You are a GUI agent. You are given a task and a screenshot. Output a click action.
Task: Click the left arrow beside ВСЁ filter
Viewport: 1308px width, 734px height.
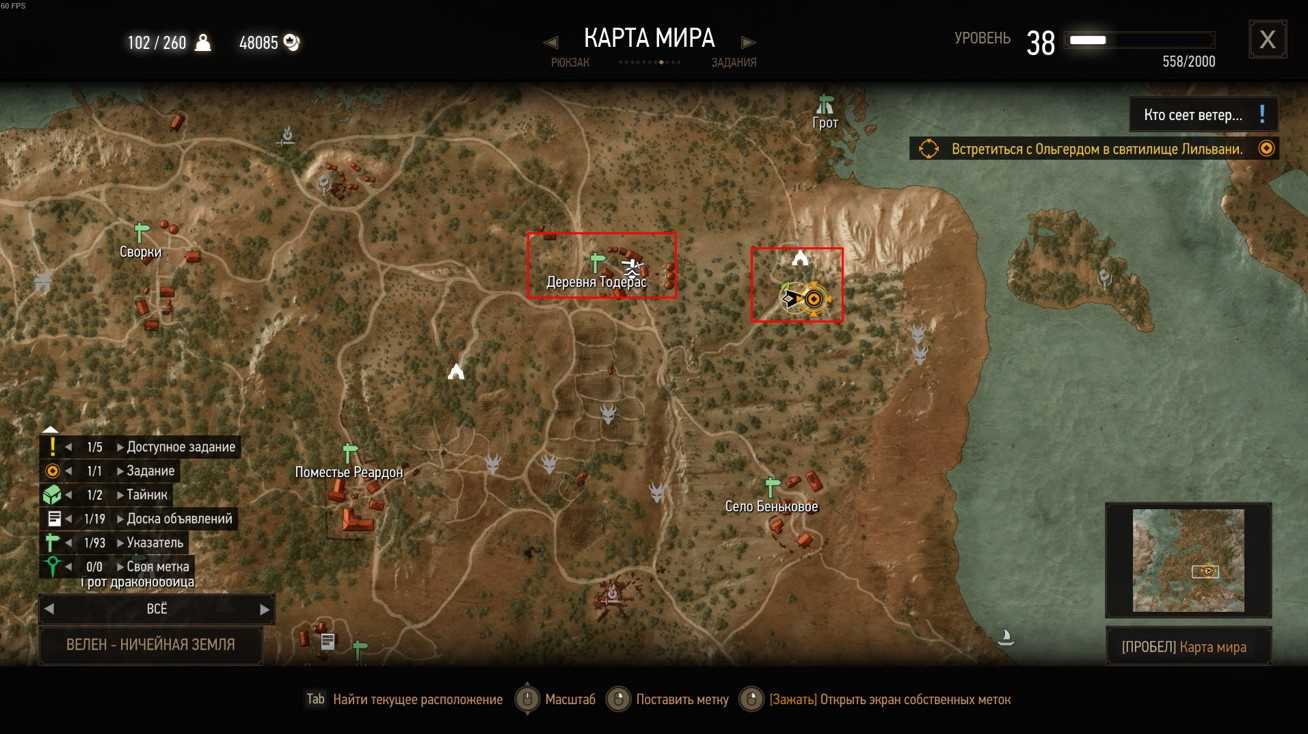click(x=49, y=609)
